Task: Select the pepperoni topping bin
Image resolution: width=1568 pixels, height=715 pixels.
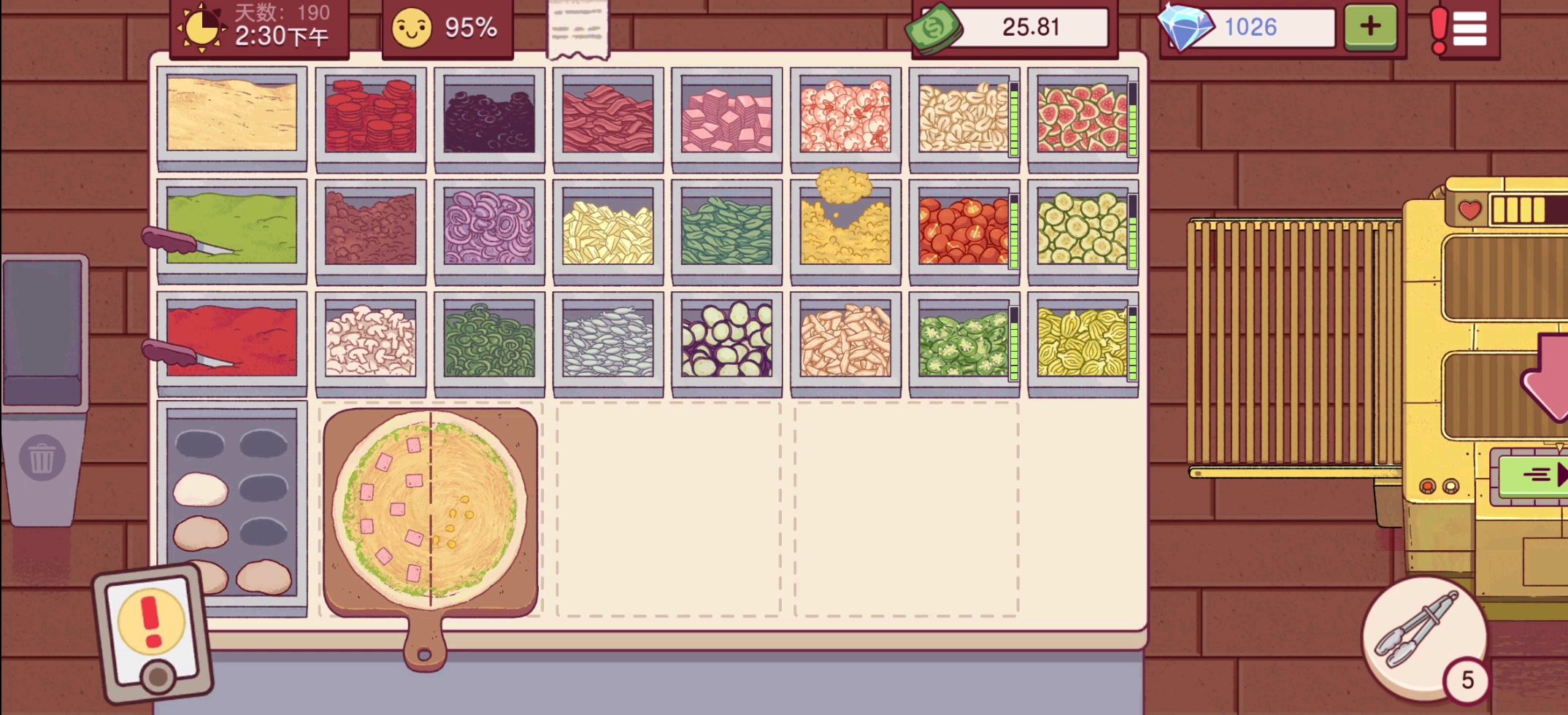Action: (x=371, y=117)
